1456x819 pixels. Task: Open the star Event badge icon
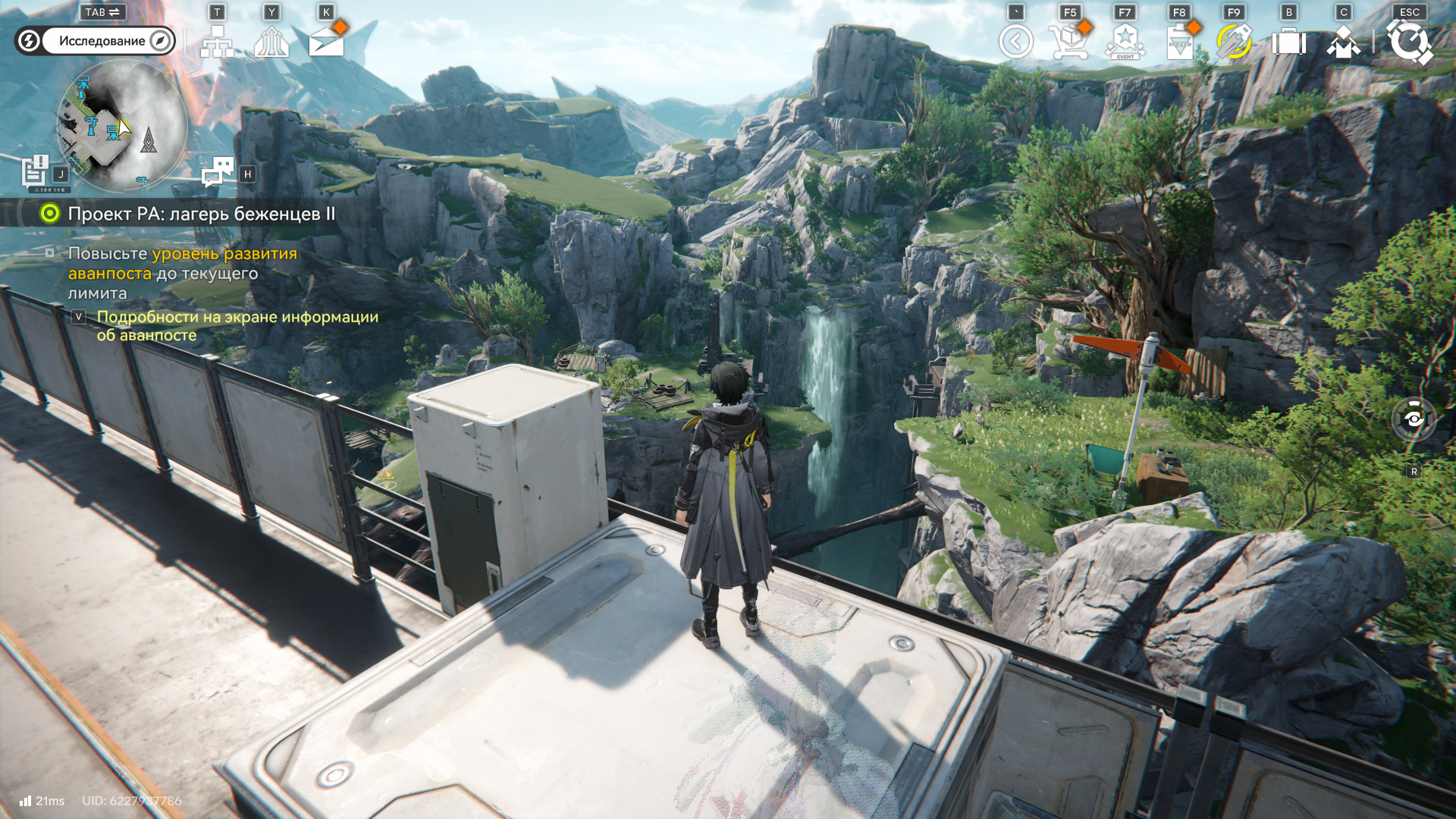(1125, 42)
